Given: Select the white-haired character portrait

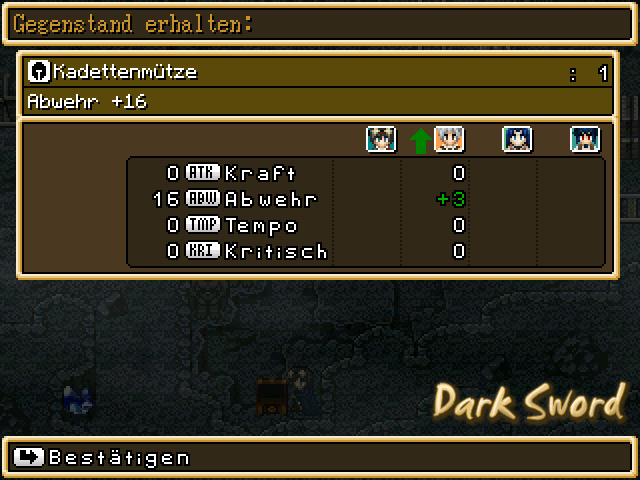Looking at the screenshot, I should click(x=449, y=140).
